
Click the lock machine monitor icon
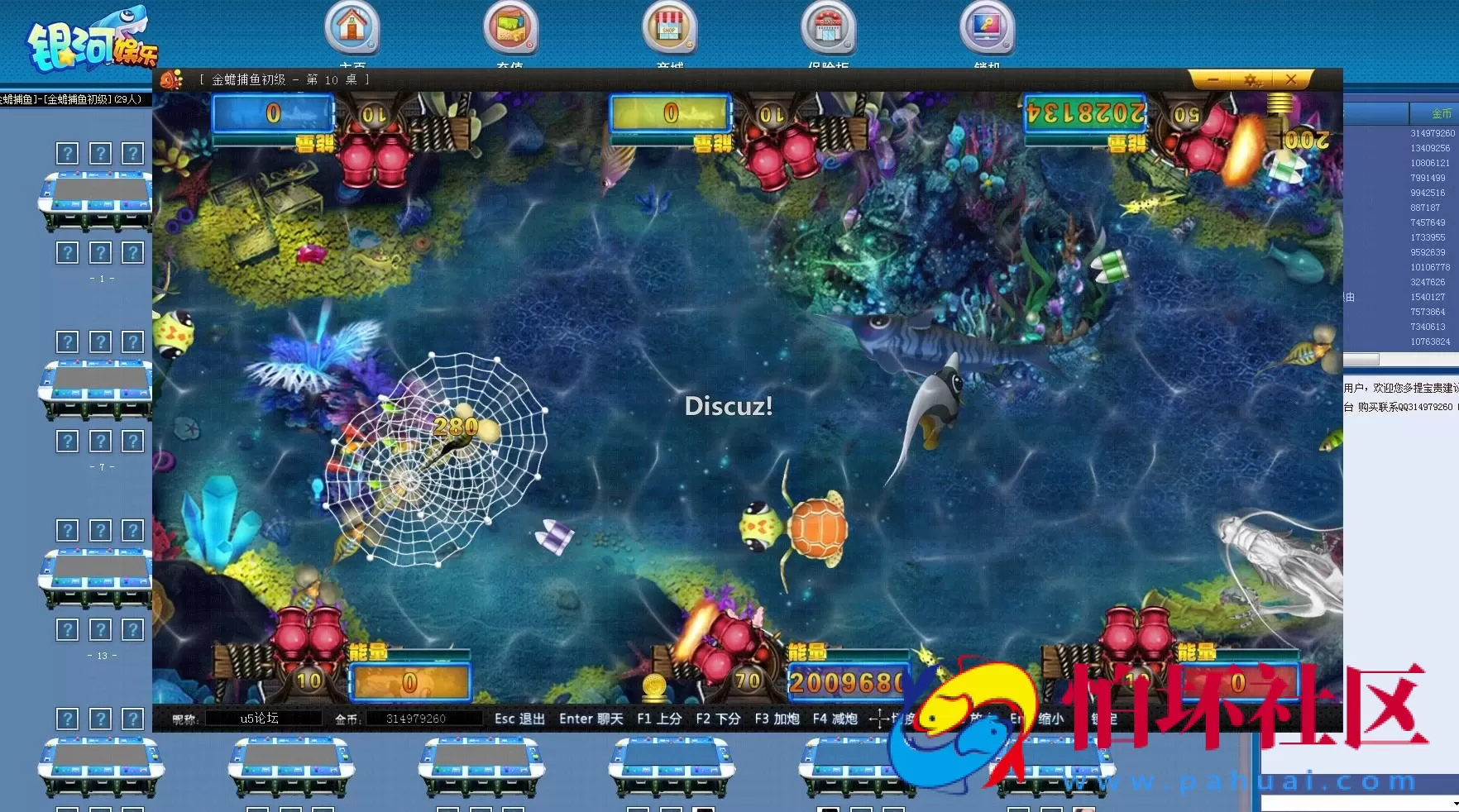(987, 26)
